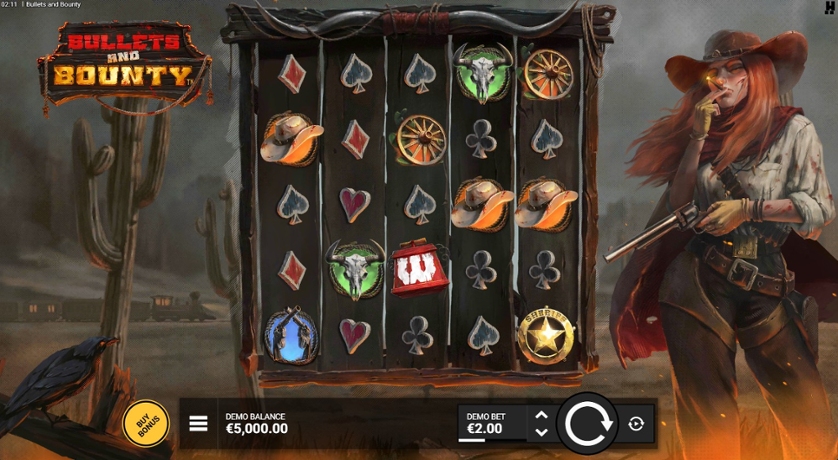This screenshot has height=460, width=838.
Task: Open the Buy Bonus feature
Action: tap(146, 424)
